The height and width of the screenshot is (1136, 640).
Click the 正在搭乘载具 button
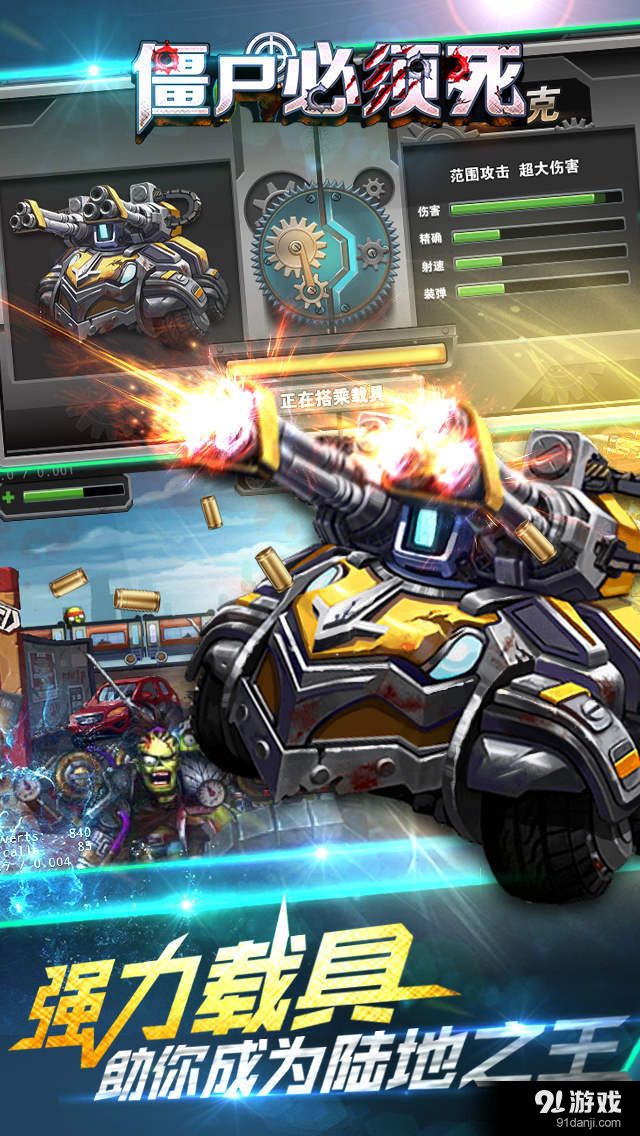coord(332,398)
